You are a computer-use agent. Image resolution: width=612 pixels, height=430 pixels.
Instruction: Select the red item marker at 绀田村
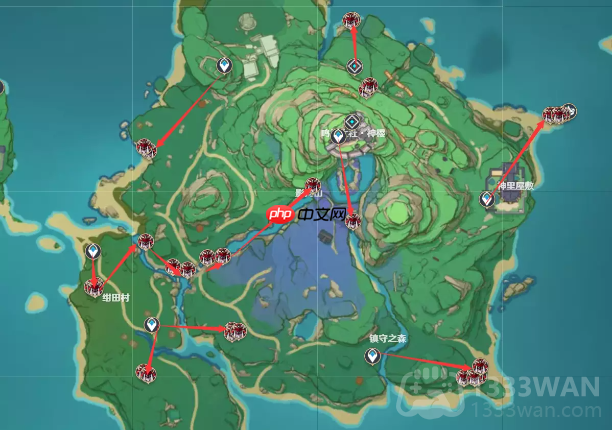coord(94,288)
